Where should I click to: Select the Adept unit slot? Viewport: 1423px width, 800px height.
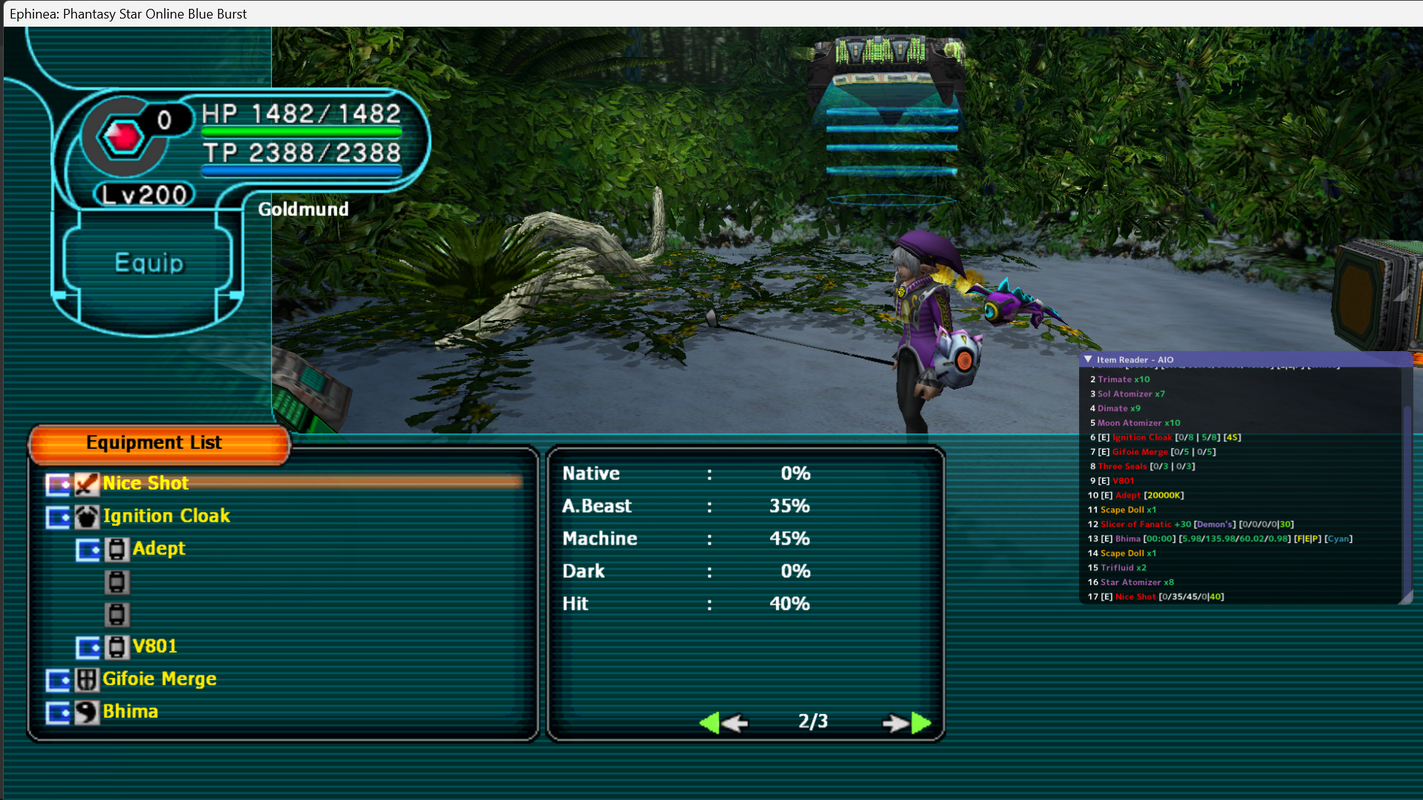click(x=159, y=549)
